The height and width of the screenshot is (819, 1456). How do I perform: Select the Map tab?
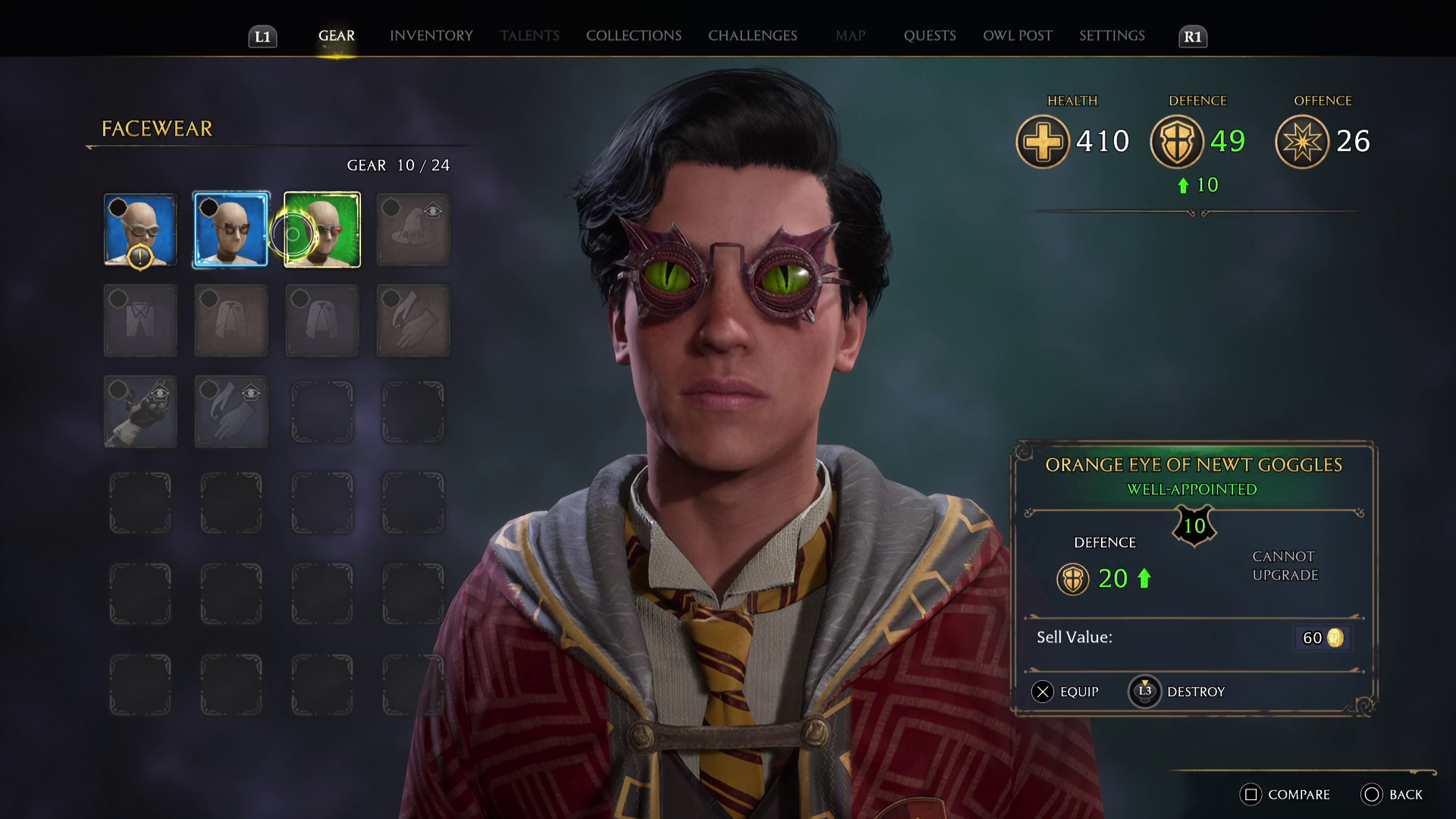coord(850,36)
